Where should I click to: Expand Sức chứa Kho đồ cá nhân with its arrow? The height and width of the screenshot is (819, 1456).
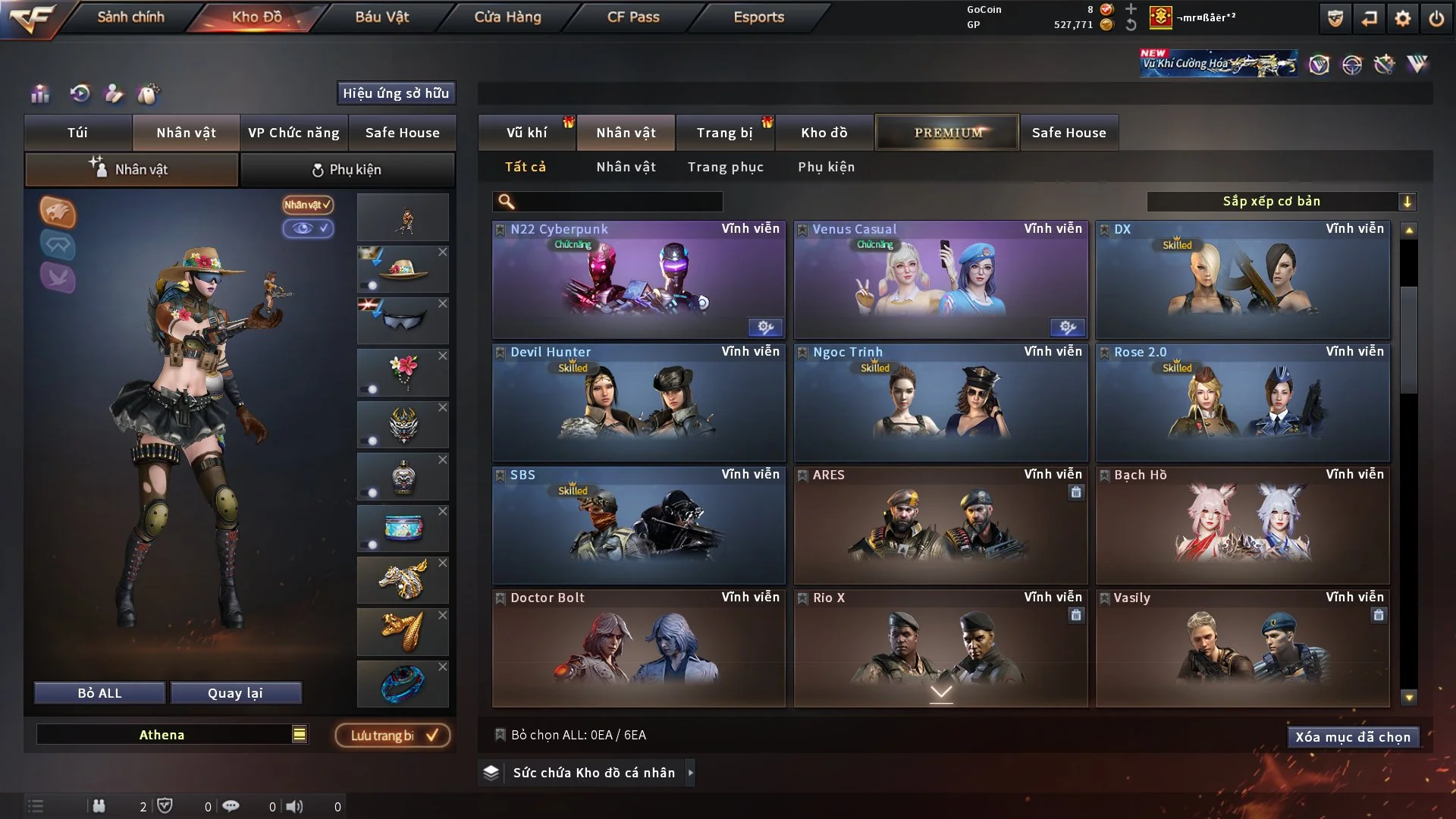click(690, 773)
